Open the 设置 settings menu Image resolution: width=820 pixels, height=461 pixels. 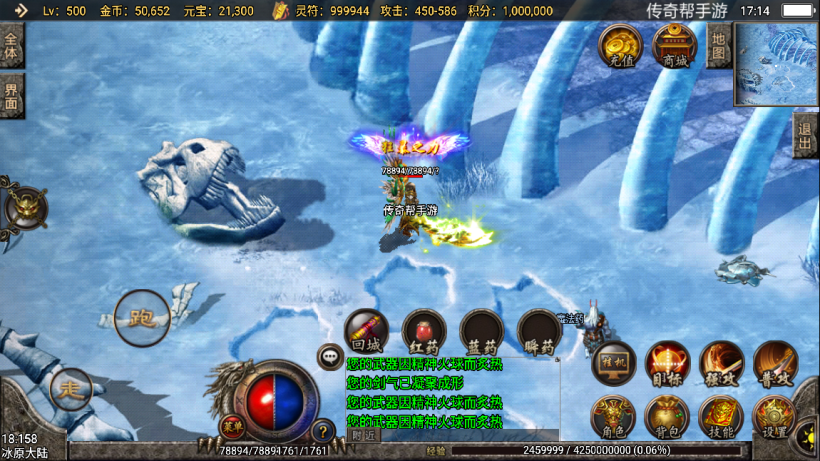pyautogui.click(x=775, y=418)
